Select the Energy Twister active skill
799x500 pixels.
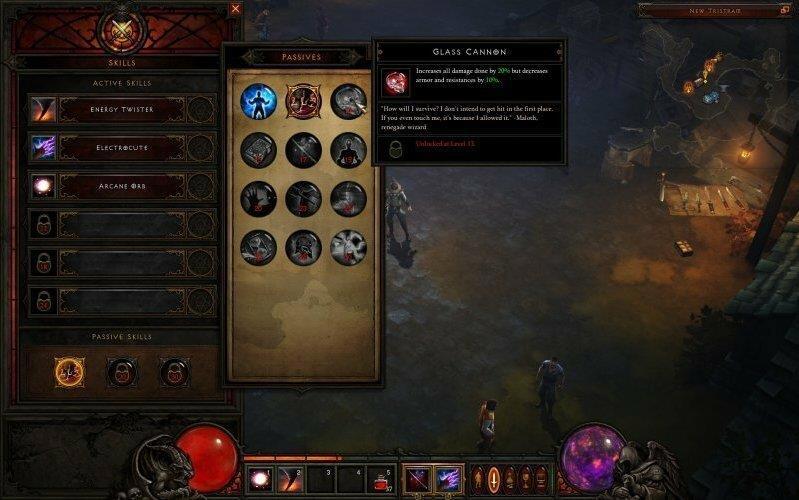(120, 108)
